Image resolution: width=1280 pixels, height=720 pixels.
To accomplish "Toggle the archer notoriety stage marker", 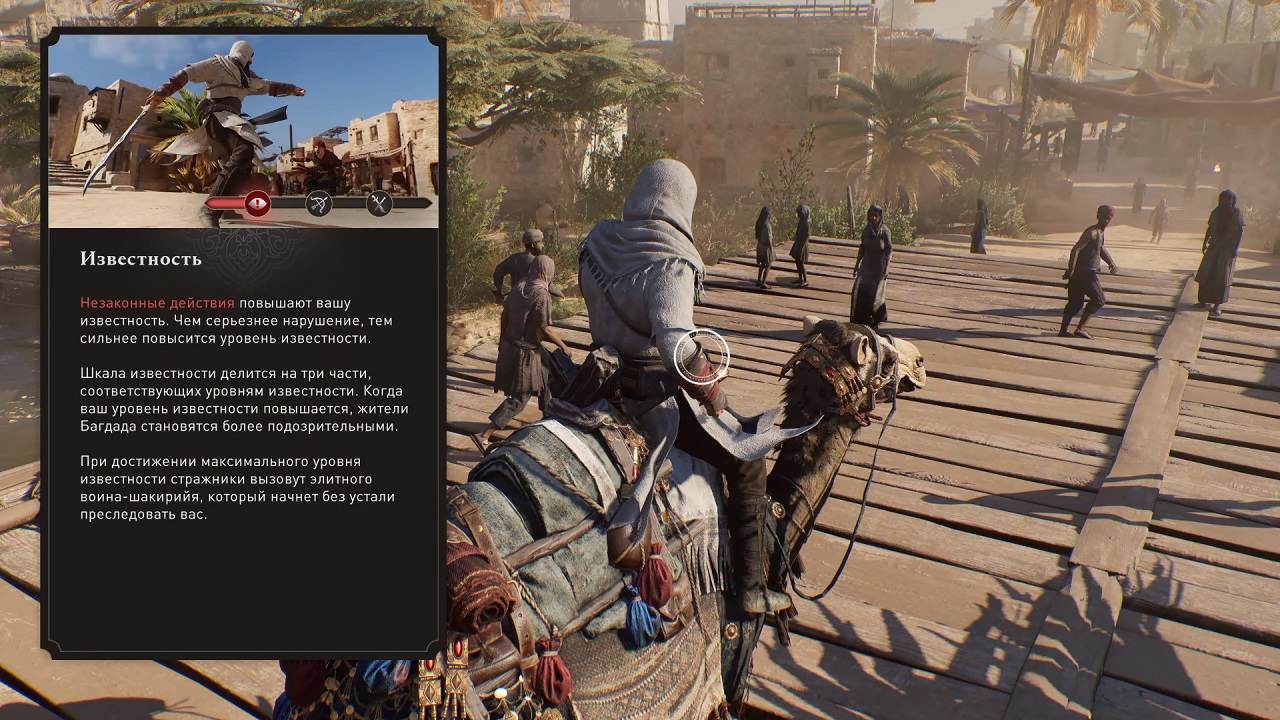I will (320, 204).
